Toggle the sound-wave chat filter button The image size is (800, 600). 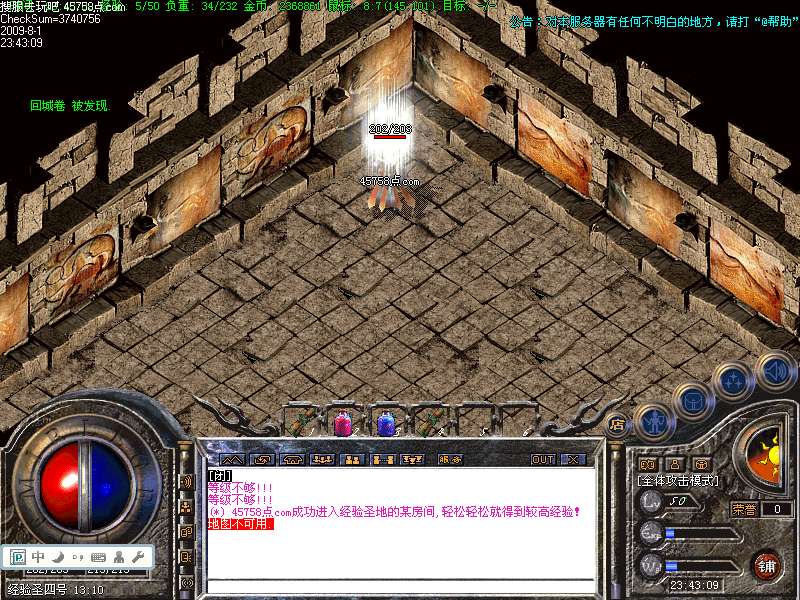(x=186, y=481)
